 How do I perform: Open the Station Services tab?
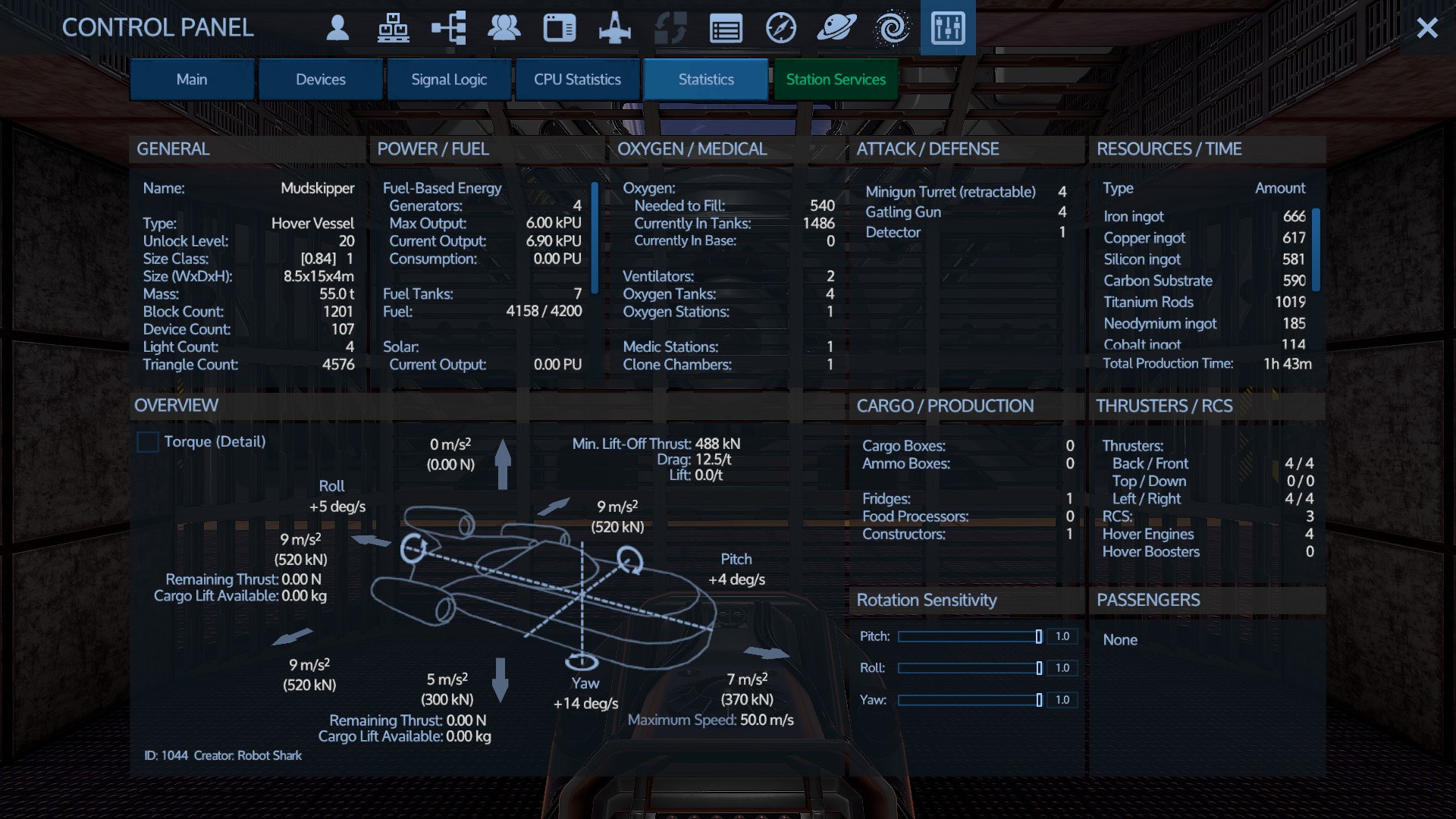[836, 80]
